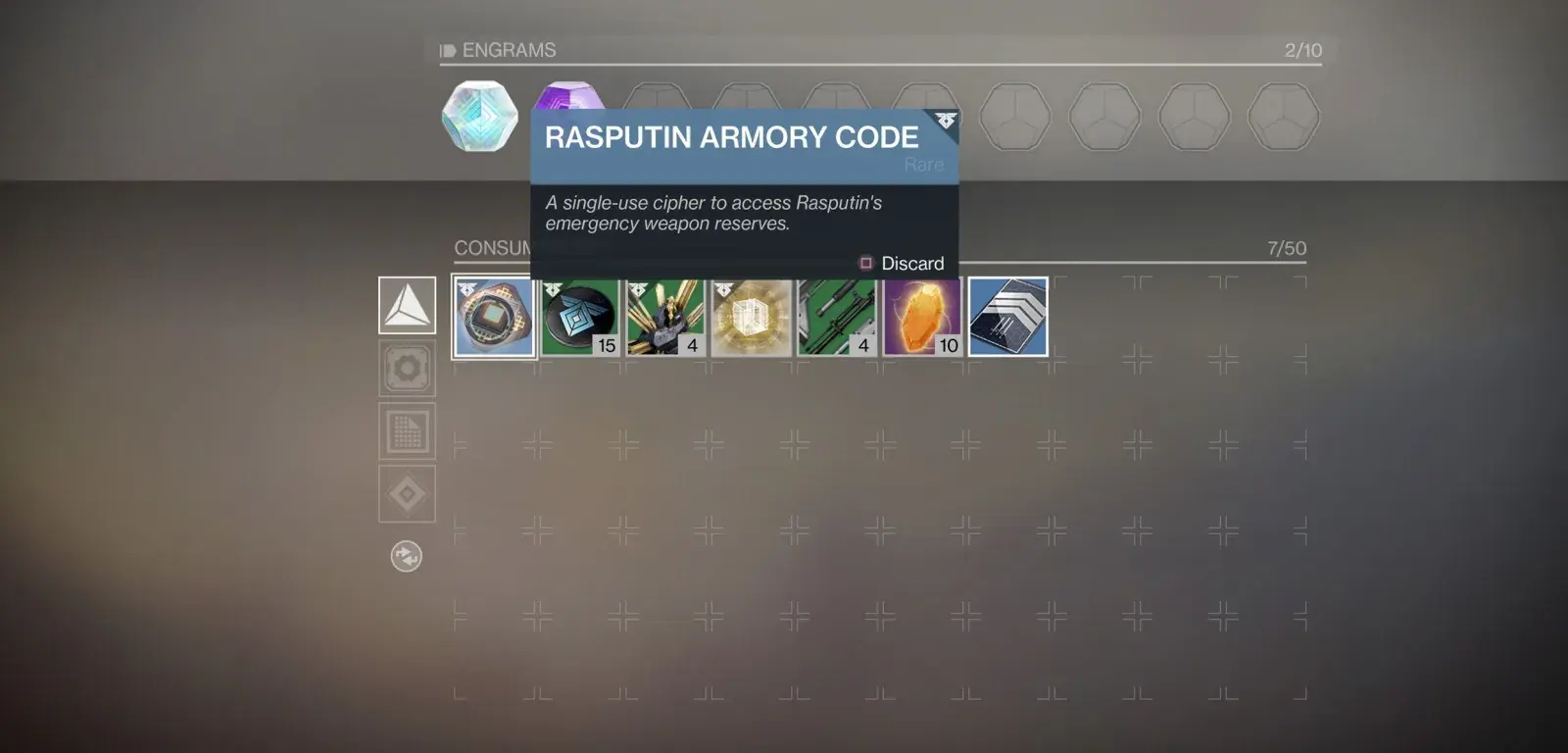The width and height of the screenshot is (1568, 753).
Task: Choose the weapon parts stack of 4
Action: pos(837,317)
